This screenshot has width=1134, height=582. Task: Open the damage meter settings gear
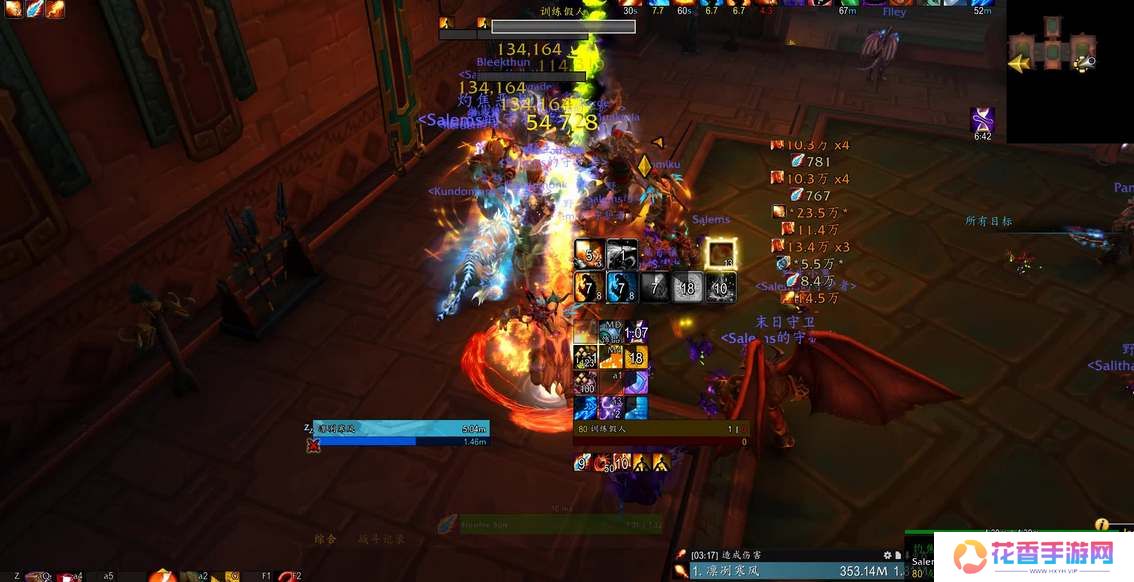click(x=886, y=555)
